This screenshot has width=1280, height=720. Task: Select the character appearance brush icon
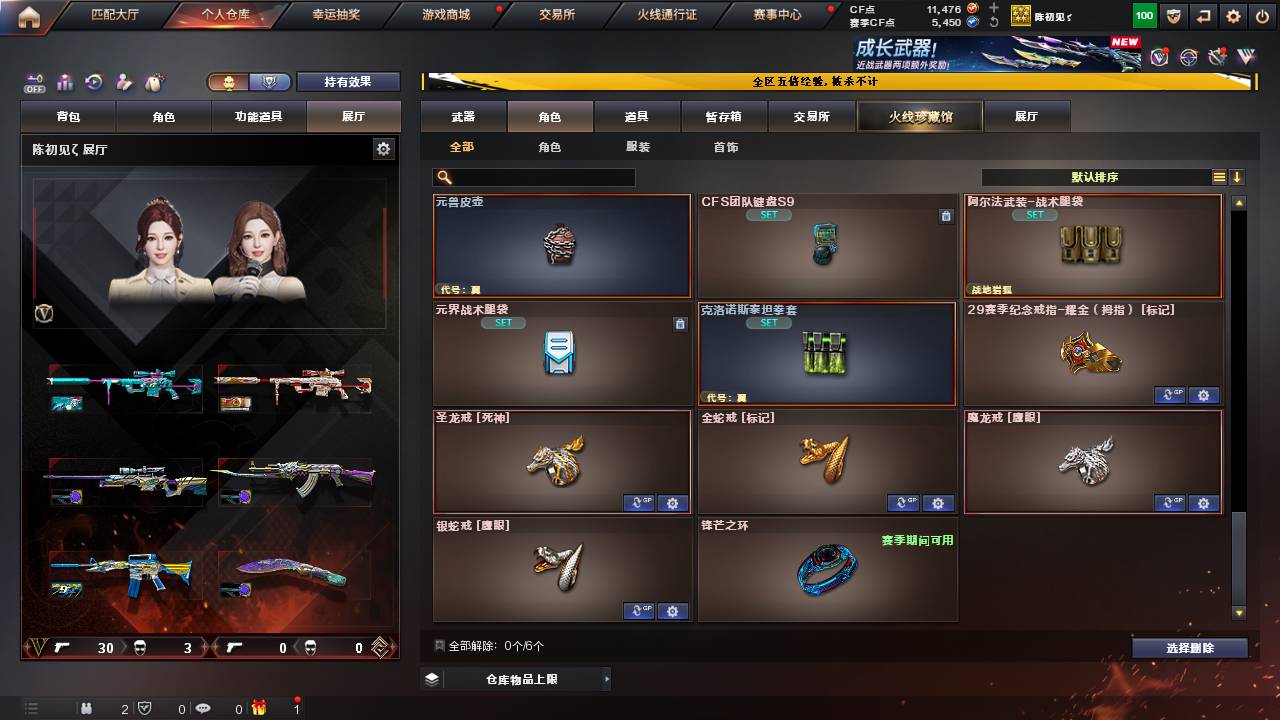(x=123, y=81)
